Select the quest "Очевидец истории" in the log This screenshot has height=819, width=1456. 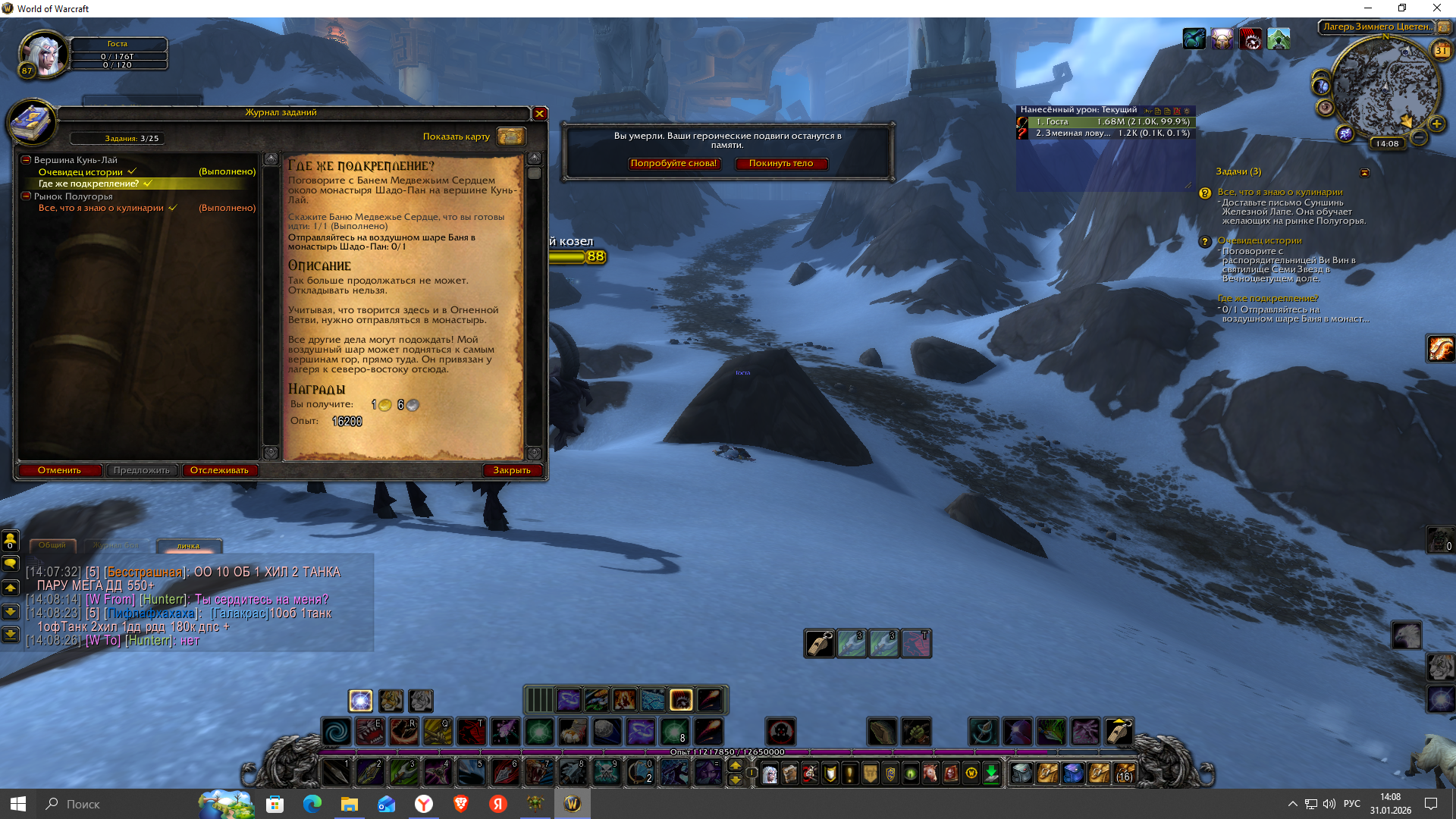pyautogui.click(x=80, y=172)
